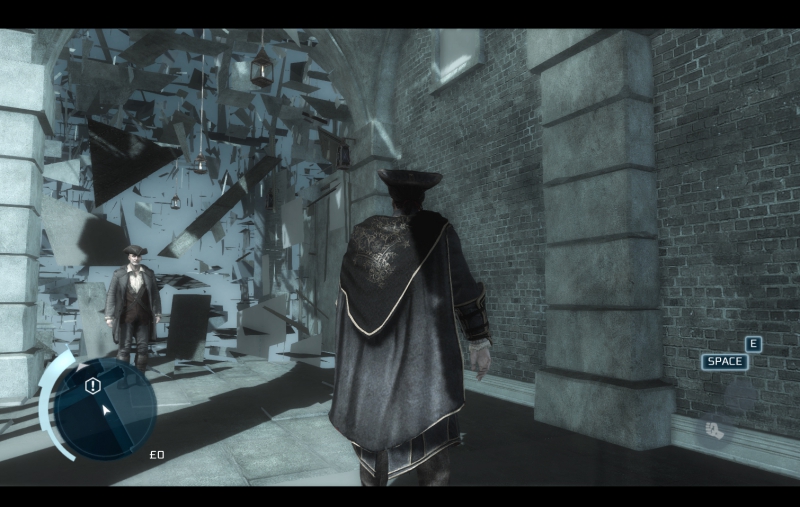Select the exclamation objective marker on minimap
This screenshot has height=507, width=800.
coord(93,386)
